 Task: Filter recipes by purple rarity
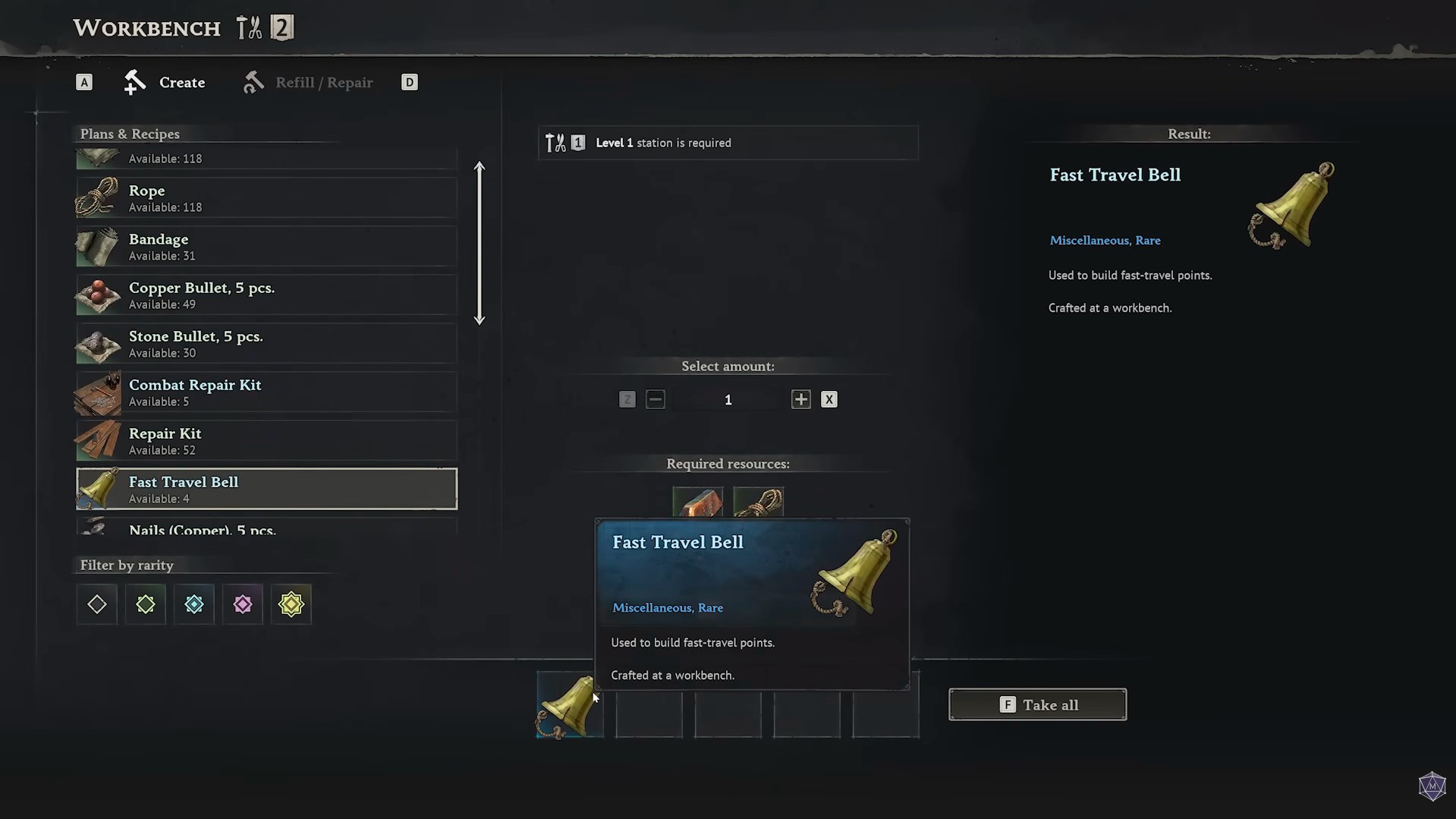tap(243, 604)
